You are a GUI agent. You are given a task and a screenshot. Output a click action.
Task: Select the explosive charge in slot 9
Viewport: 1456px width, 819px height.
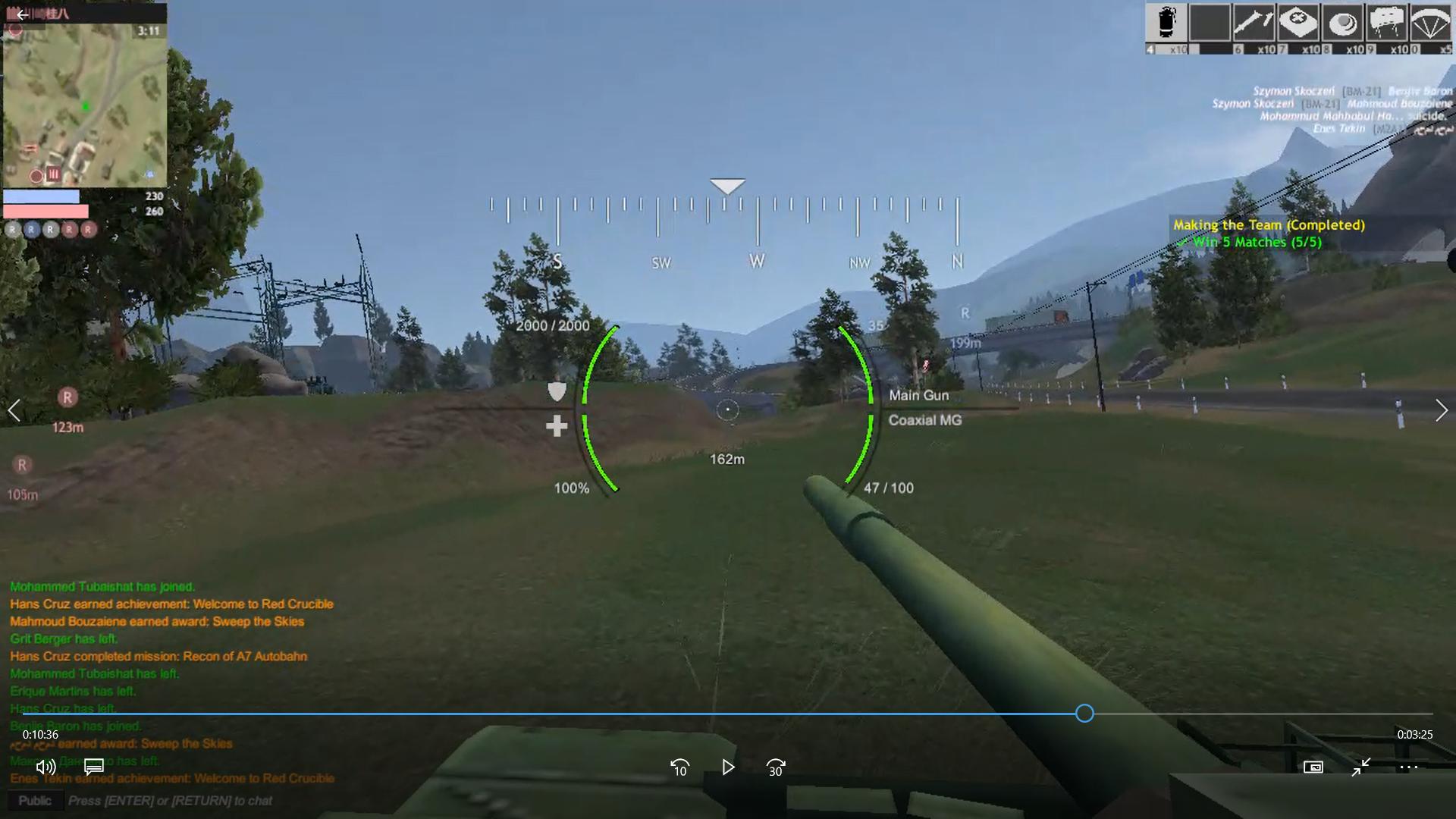(1388, 23)
